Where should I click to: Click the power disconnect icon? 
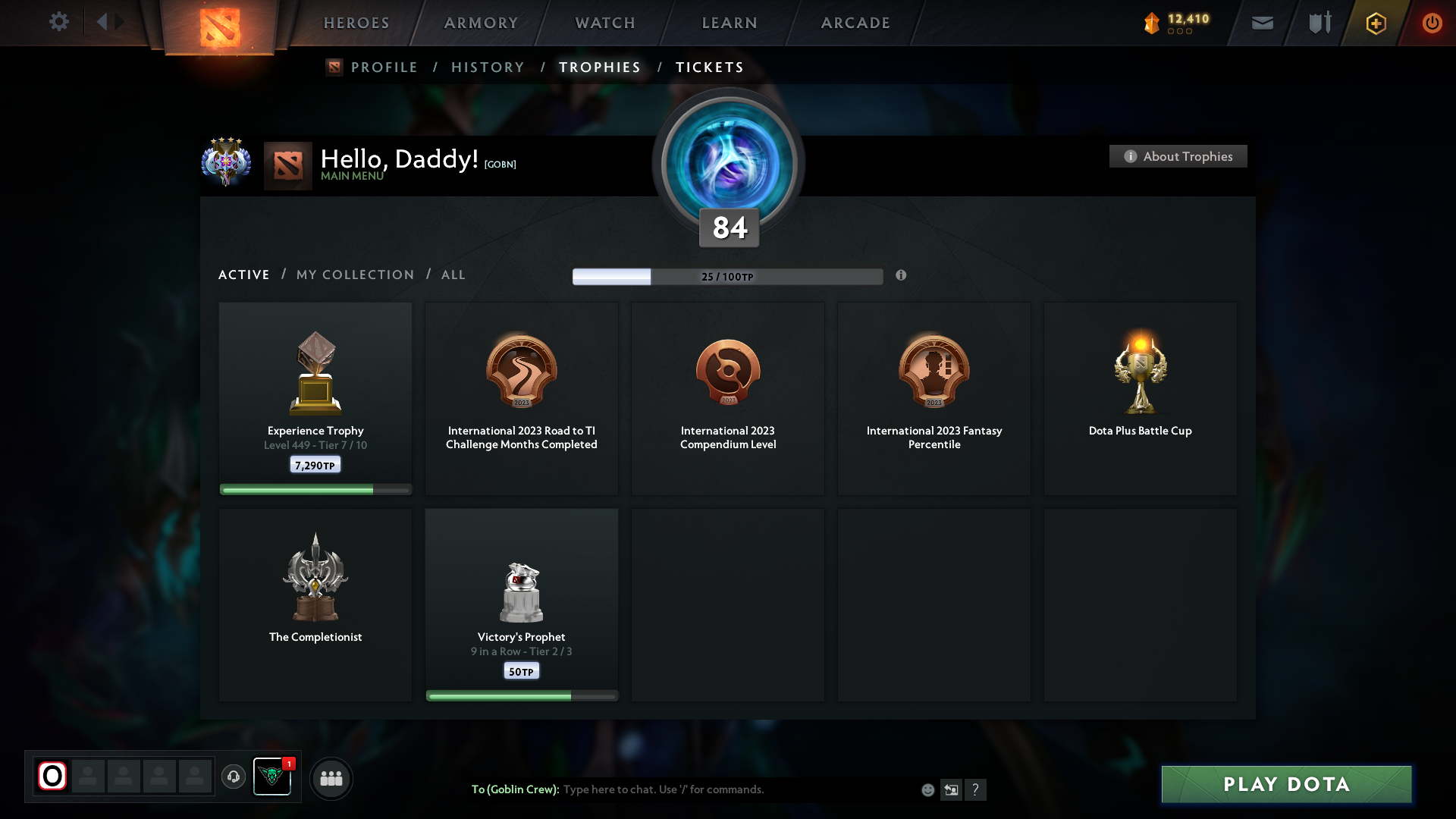(x=1432, y=23)
